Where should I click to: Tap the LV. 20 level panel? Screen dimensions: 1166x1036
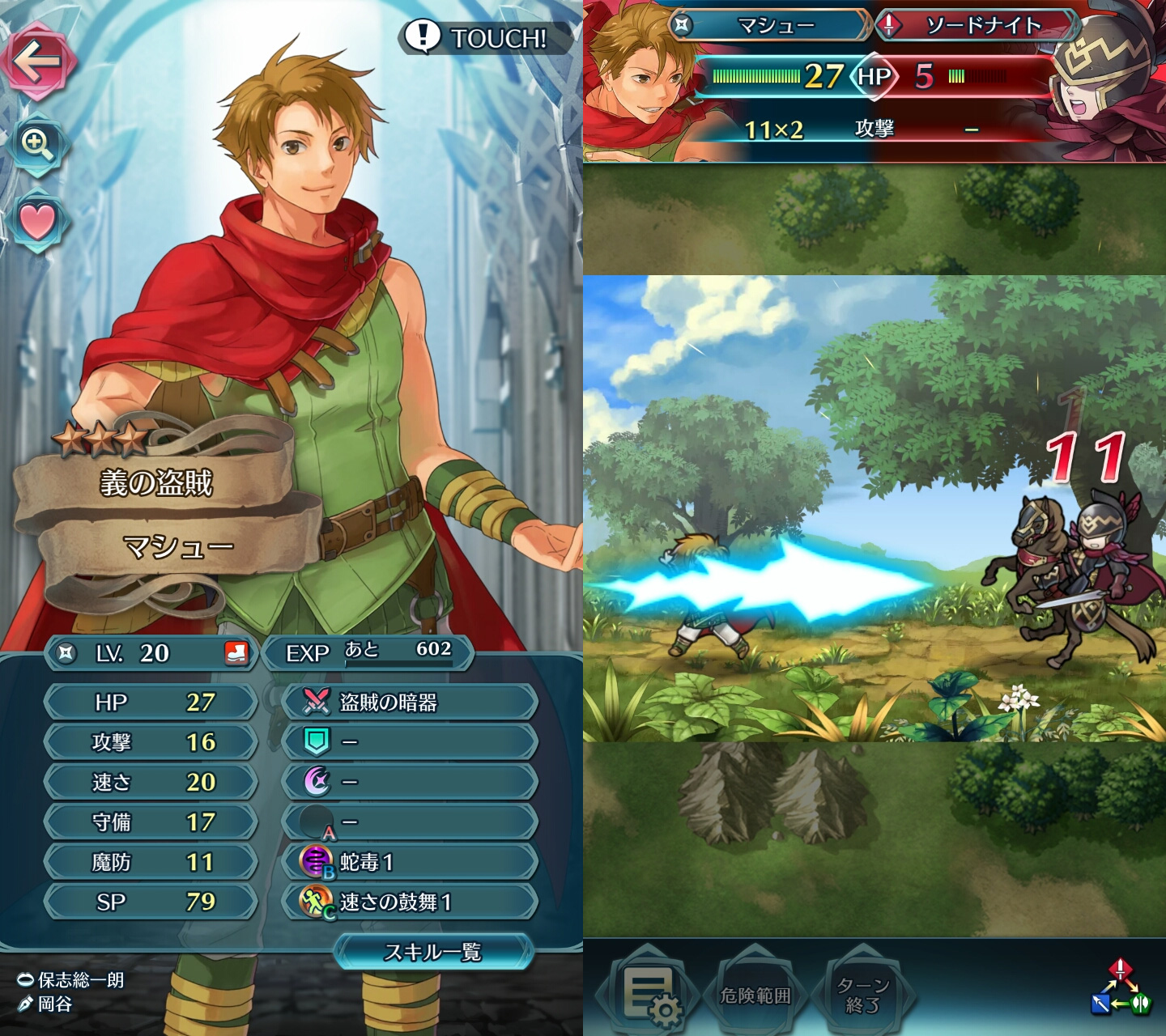tap(151, 653)
